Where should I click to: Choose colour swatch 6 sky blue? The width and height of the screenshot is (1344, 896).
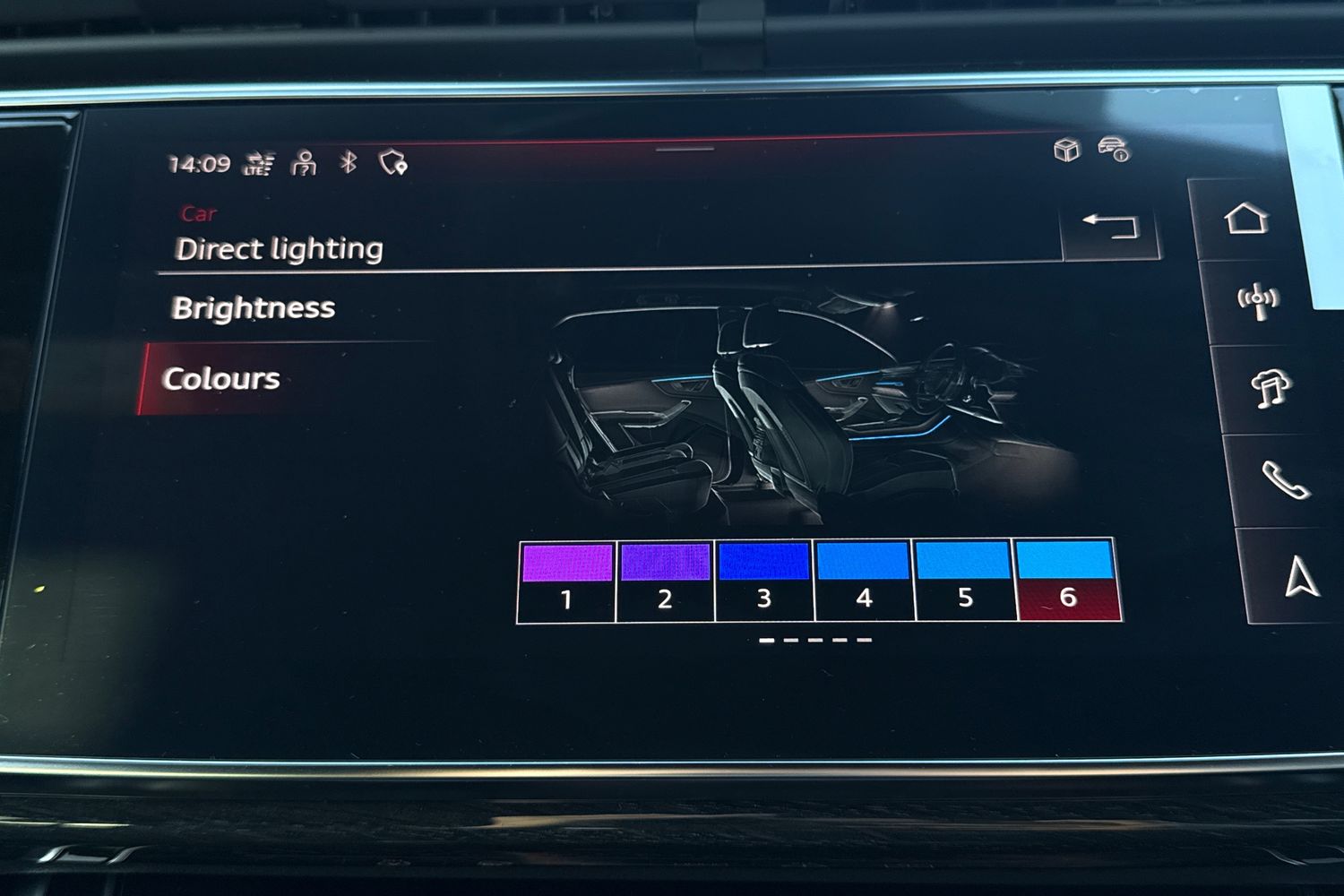coord(1067,579)
